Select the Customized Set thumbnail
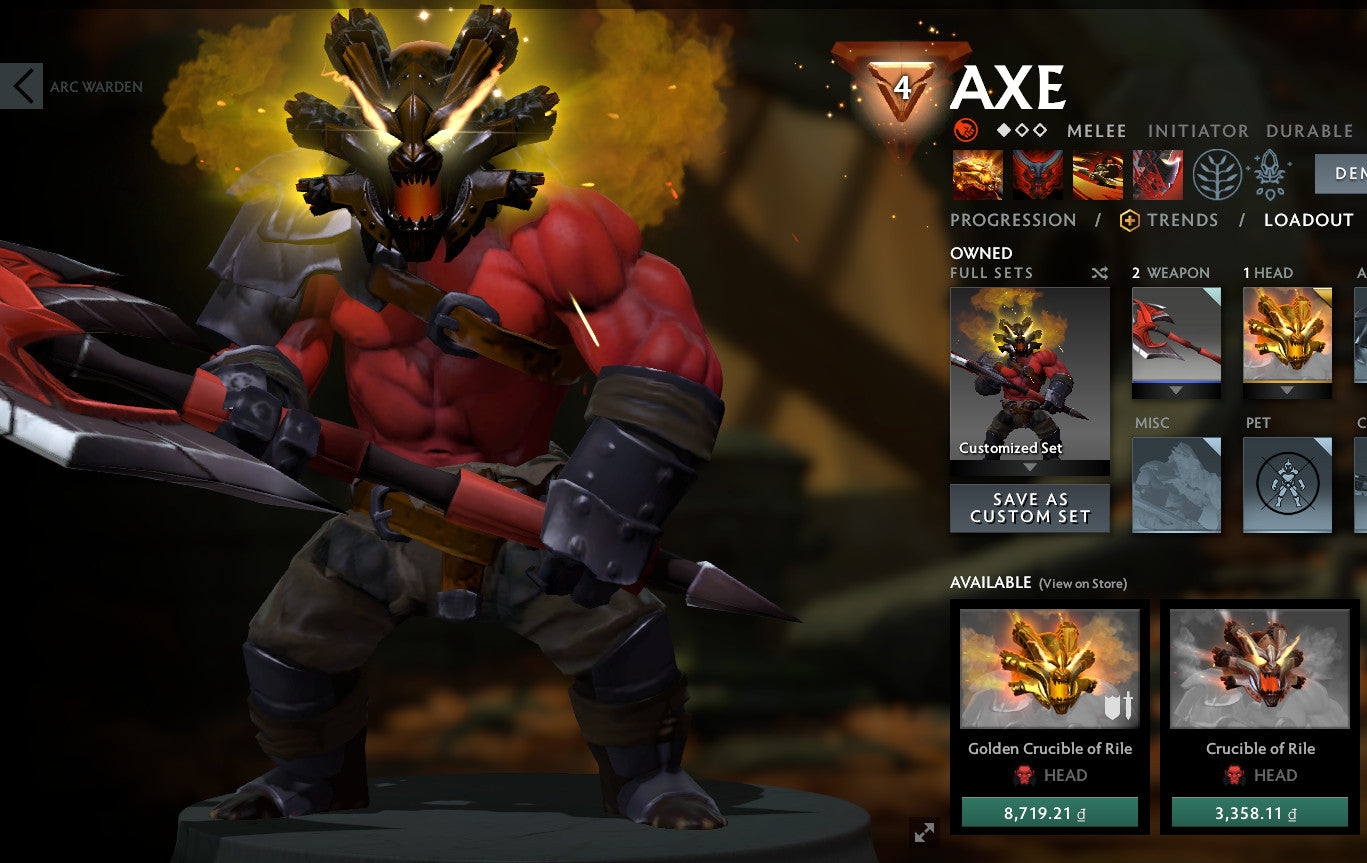This screenshot has width=1367, height=863. click(1029, 377)
